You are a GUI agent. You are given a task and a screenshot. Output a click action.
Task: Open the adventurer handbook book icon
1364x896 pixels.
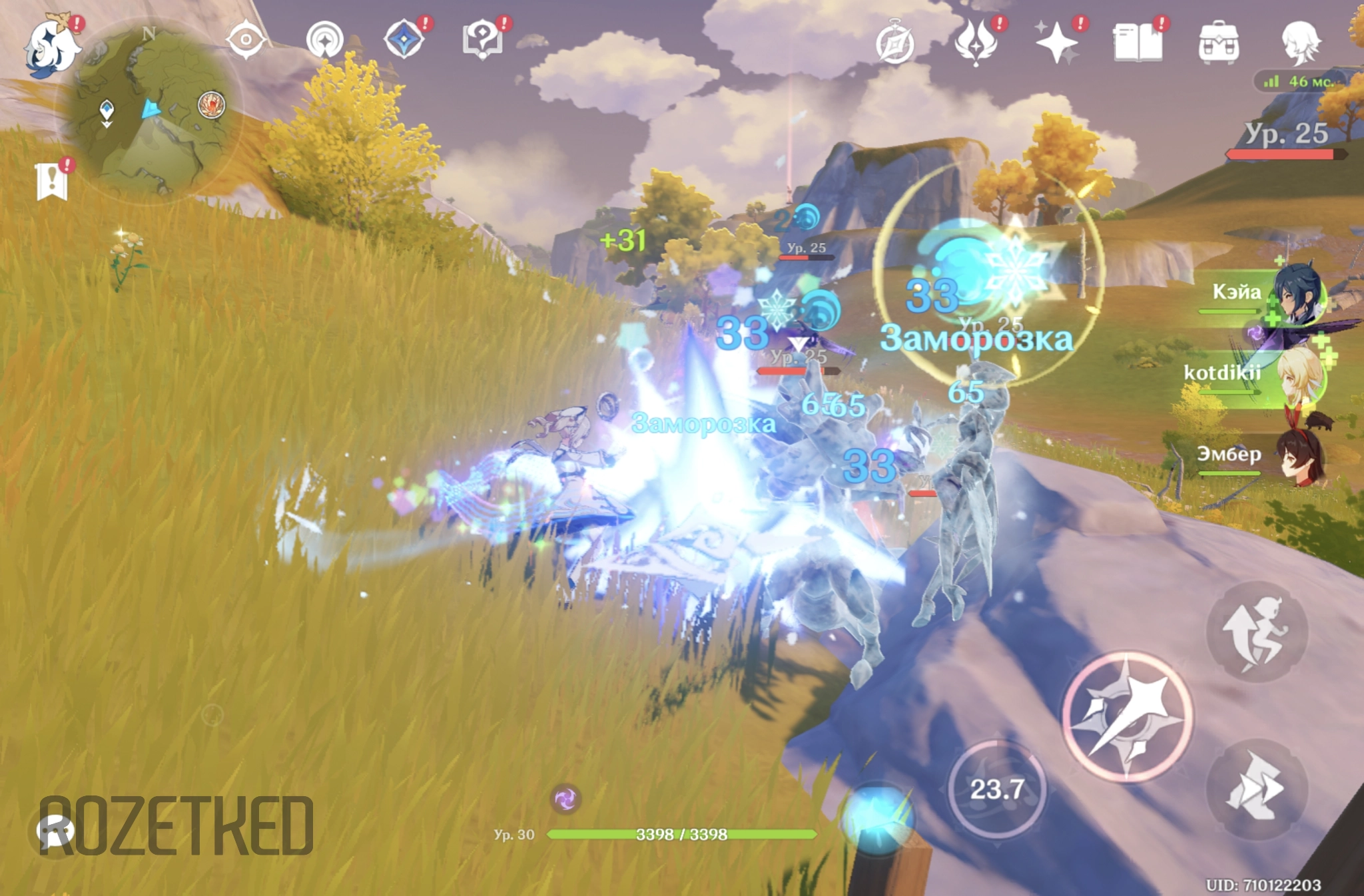[1138, 43]
